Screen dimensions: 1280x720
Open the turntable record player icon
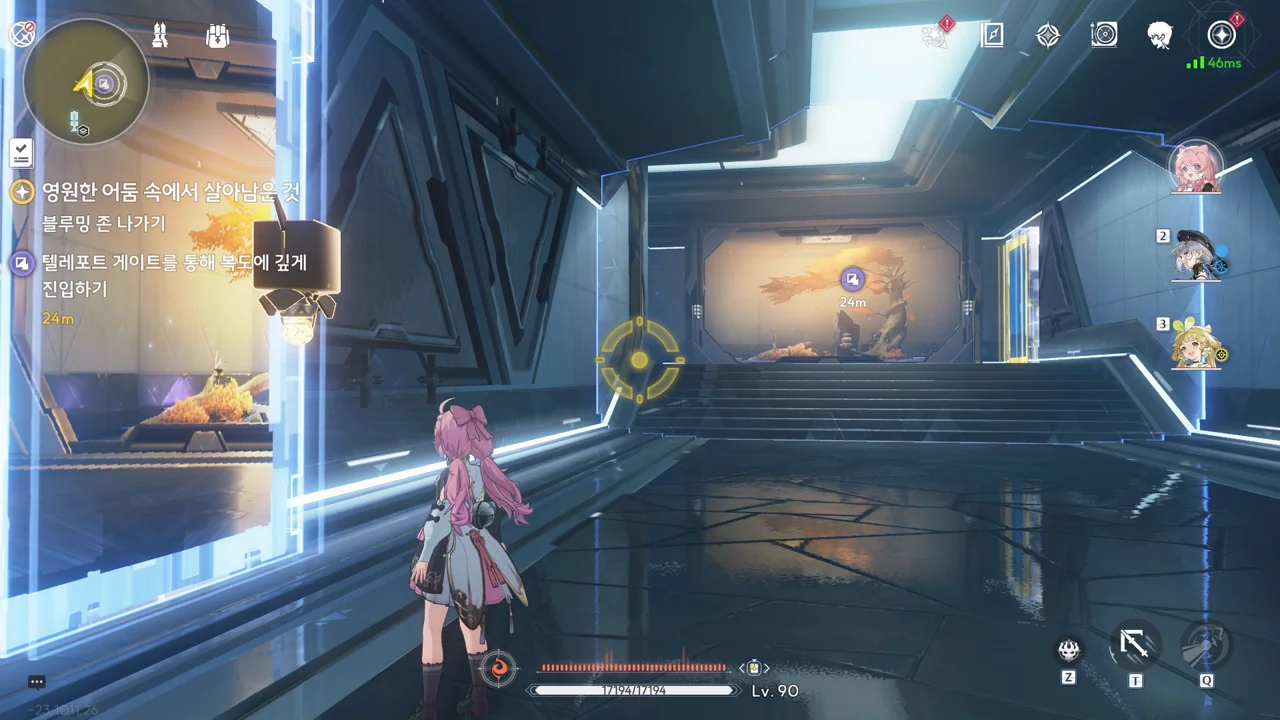(x=1104, y=36)
